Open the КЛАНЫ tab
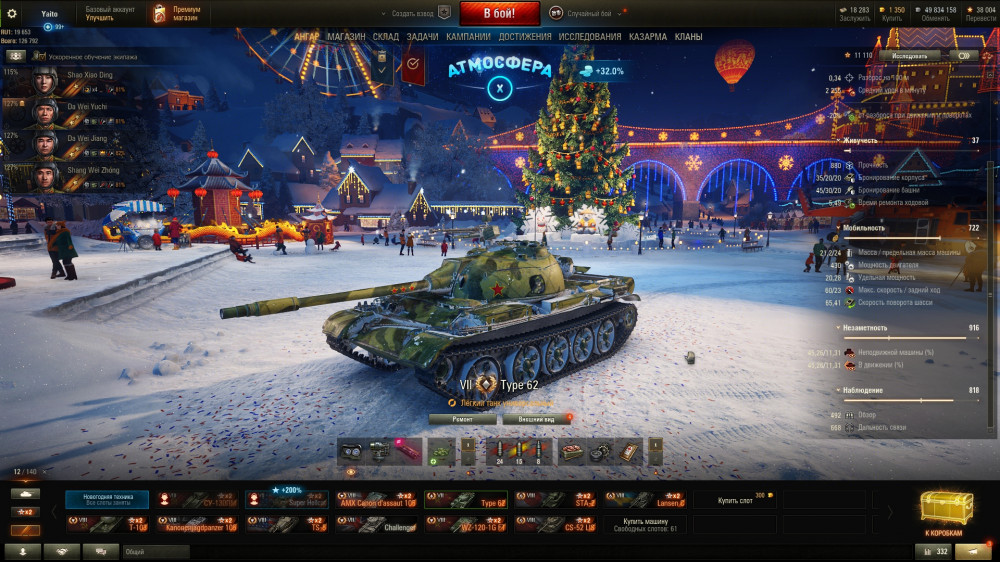 [688, 37]
